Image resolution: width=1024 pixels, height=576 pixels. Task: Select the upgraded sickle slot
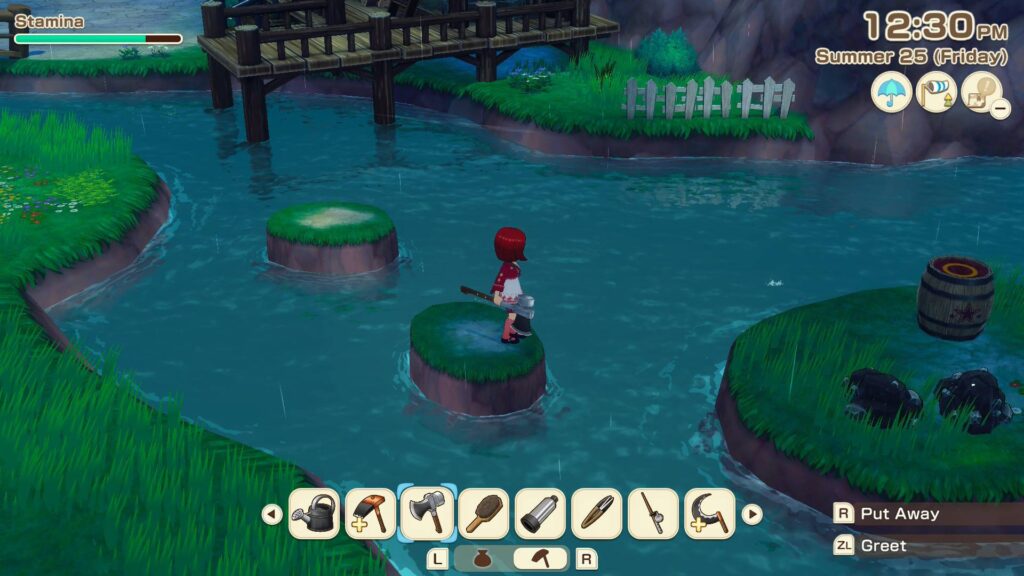[x=710, y=514]
